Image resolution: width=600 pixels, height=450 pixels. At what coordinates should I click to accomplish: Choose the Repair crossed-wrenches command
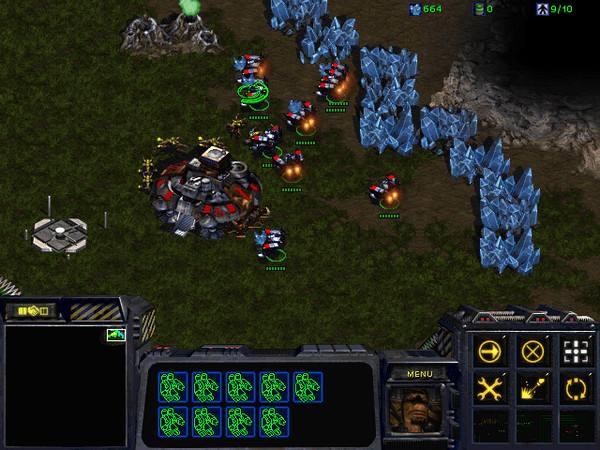pos(490,389)
